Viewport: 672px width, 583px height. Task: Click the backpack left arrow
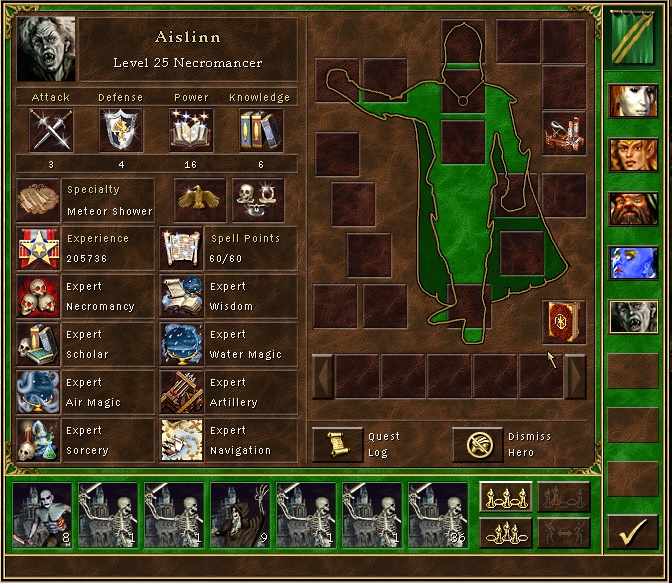[x=323, y=376]
